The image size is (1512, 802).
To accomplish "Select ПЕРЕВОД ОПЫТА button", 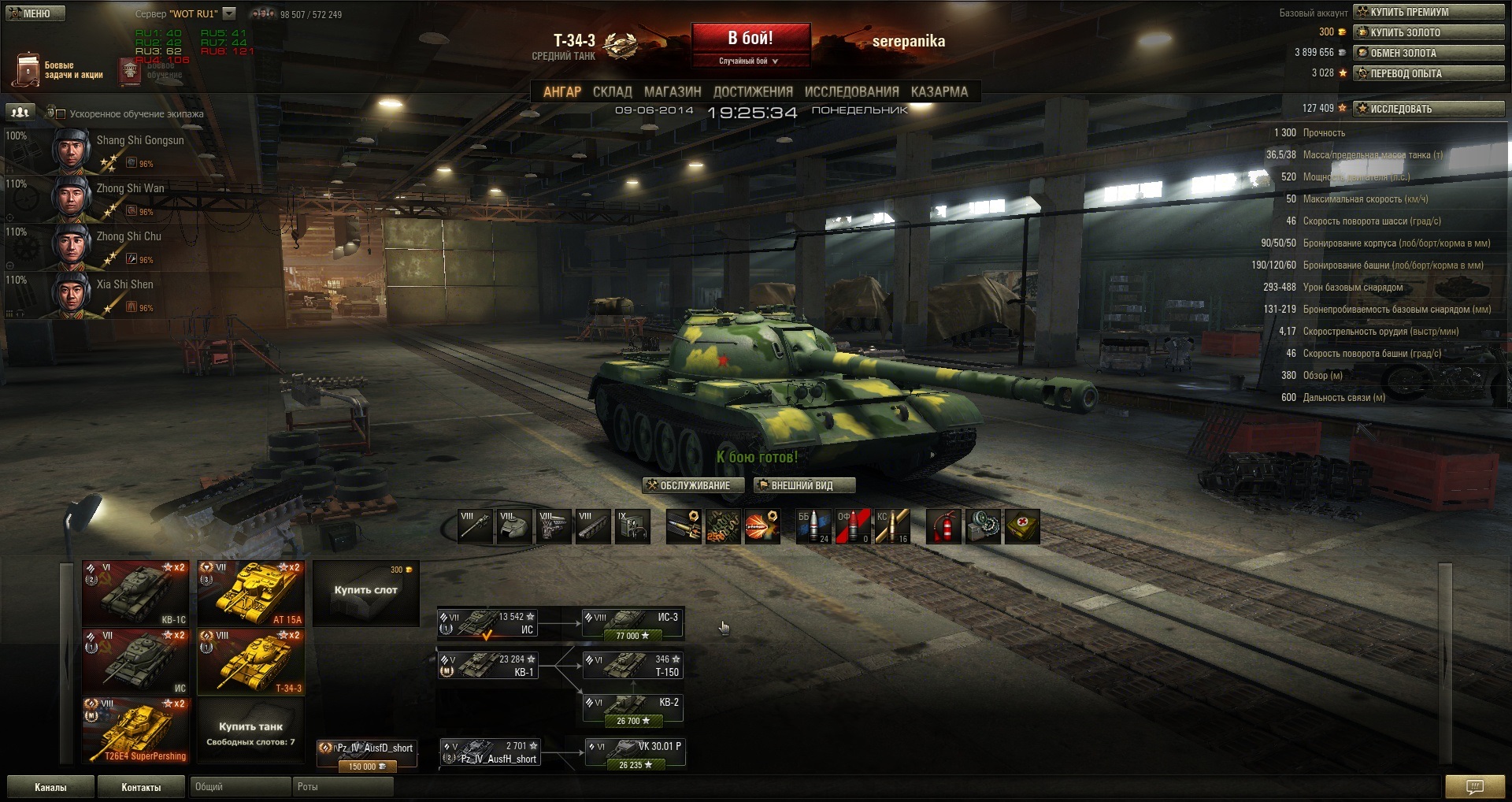I will (x=1428, y=73).
